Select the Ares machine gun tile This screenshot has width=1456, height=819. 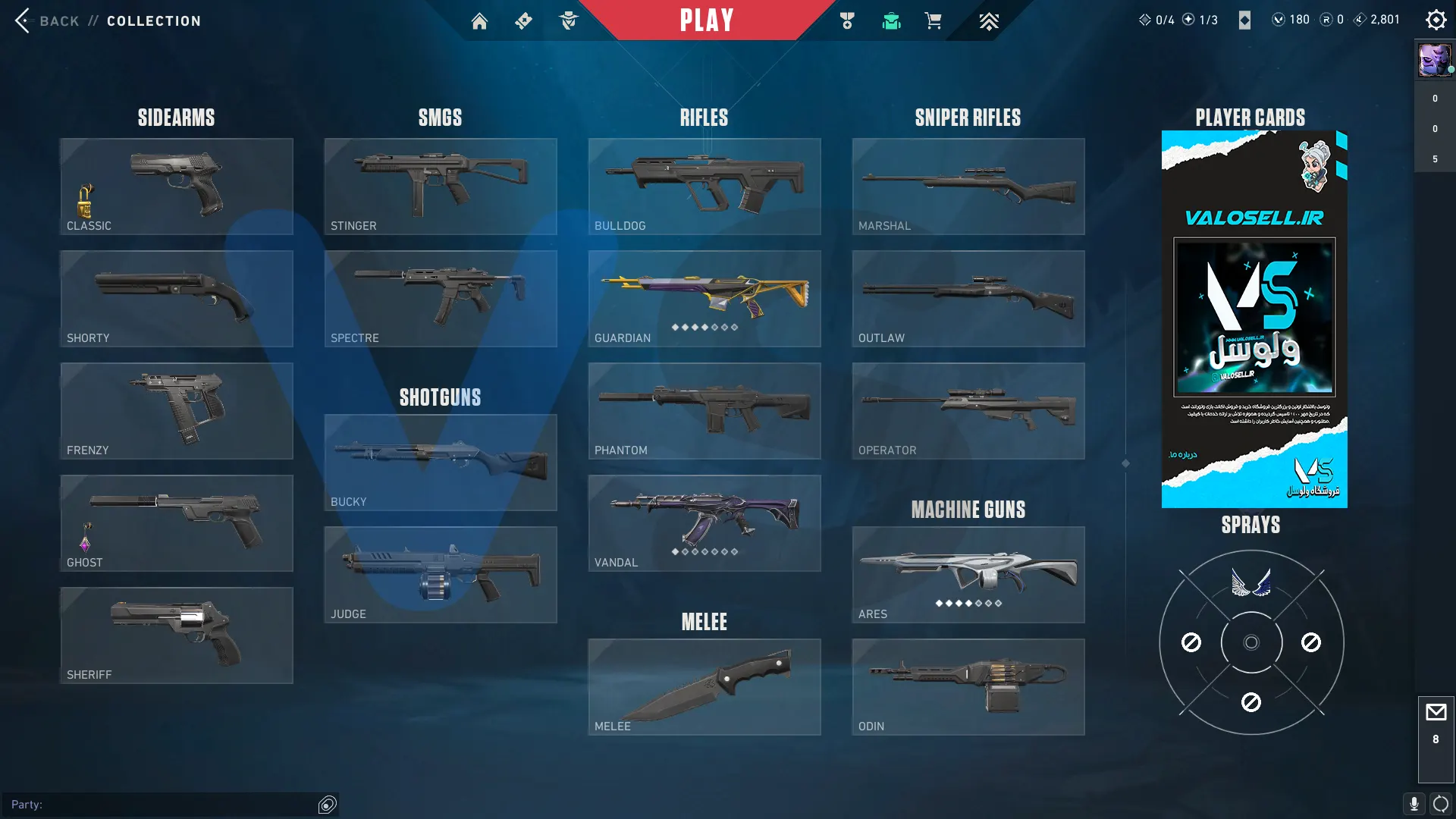point(968,575)
